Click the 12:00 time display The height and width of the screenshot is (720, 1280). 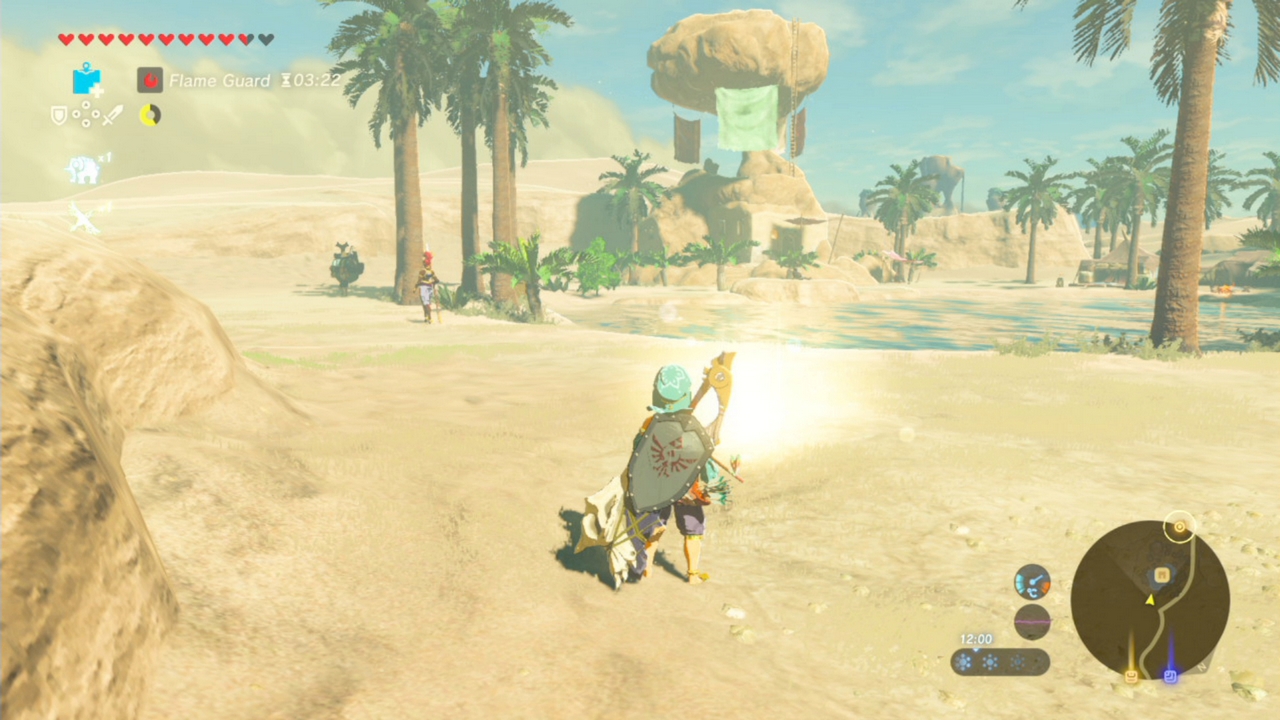click(x=975, y=638)
